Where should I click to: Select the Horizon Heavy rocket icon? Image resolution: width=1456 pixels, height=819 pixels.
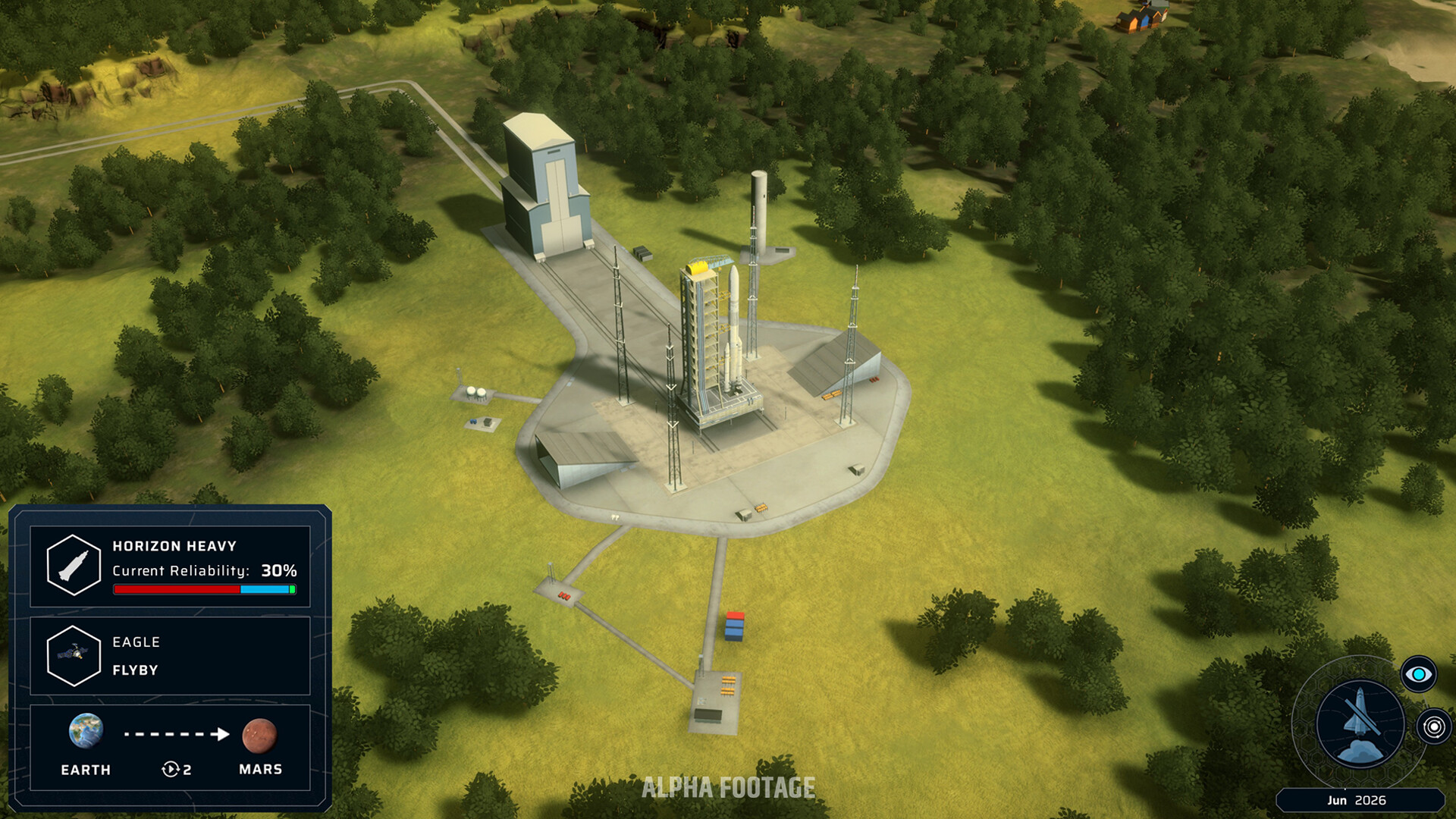(x=73, y=563)
